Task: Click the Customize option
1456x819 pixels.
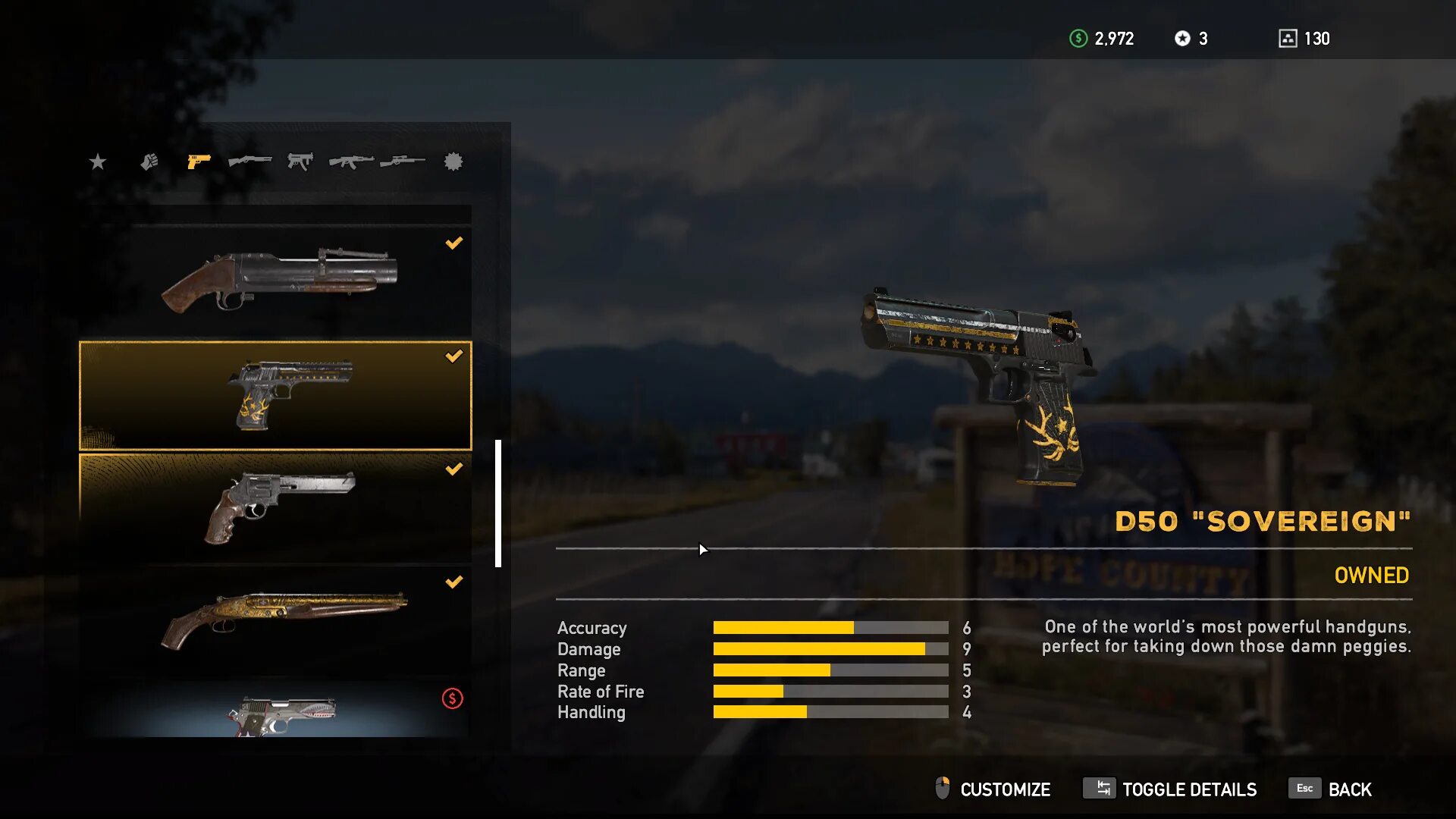Action: (x=993, y=789)
